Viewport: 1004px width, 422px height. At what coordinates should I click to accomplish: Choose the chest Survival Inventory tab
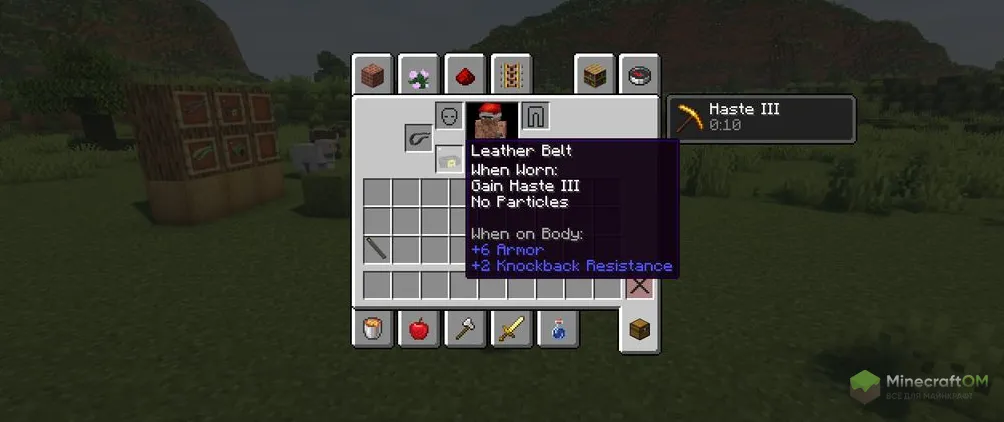point(639,329)
